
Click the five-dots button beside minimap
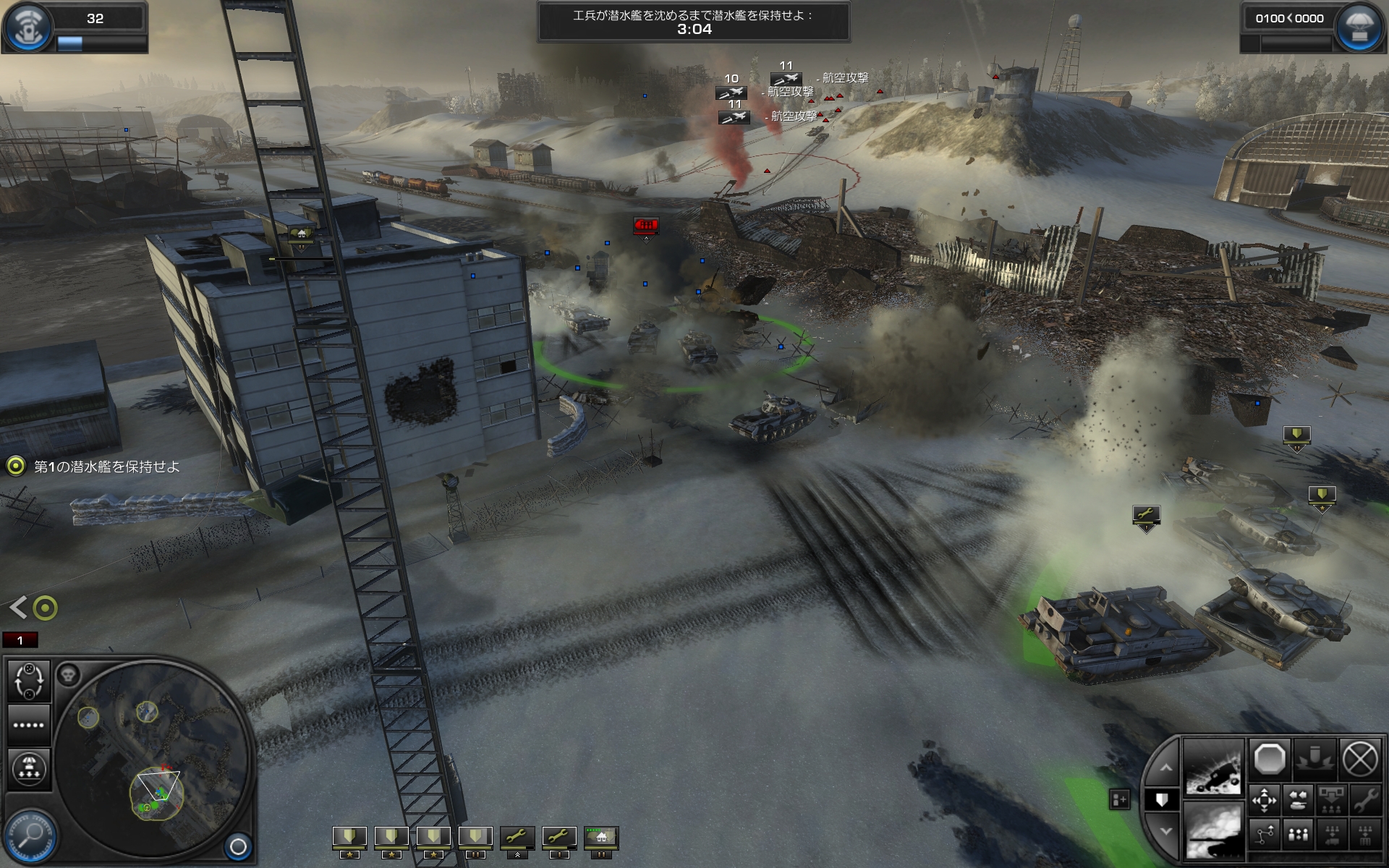click(29, 725)
